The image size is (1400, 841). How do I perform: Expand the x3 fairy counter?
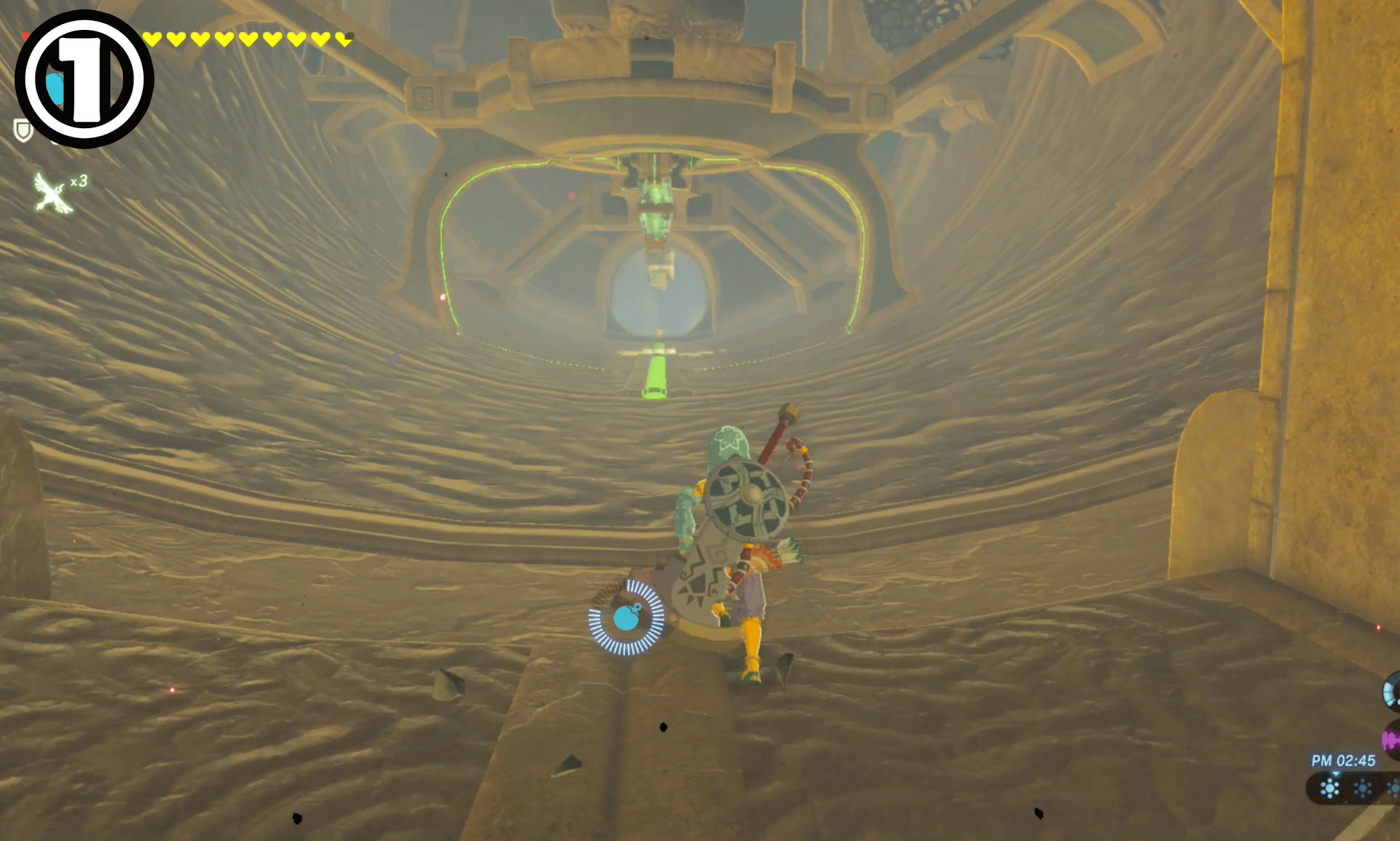point(78,183)
